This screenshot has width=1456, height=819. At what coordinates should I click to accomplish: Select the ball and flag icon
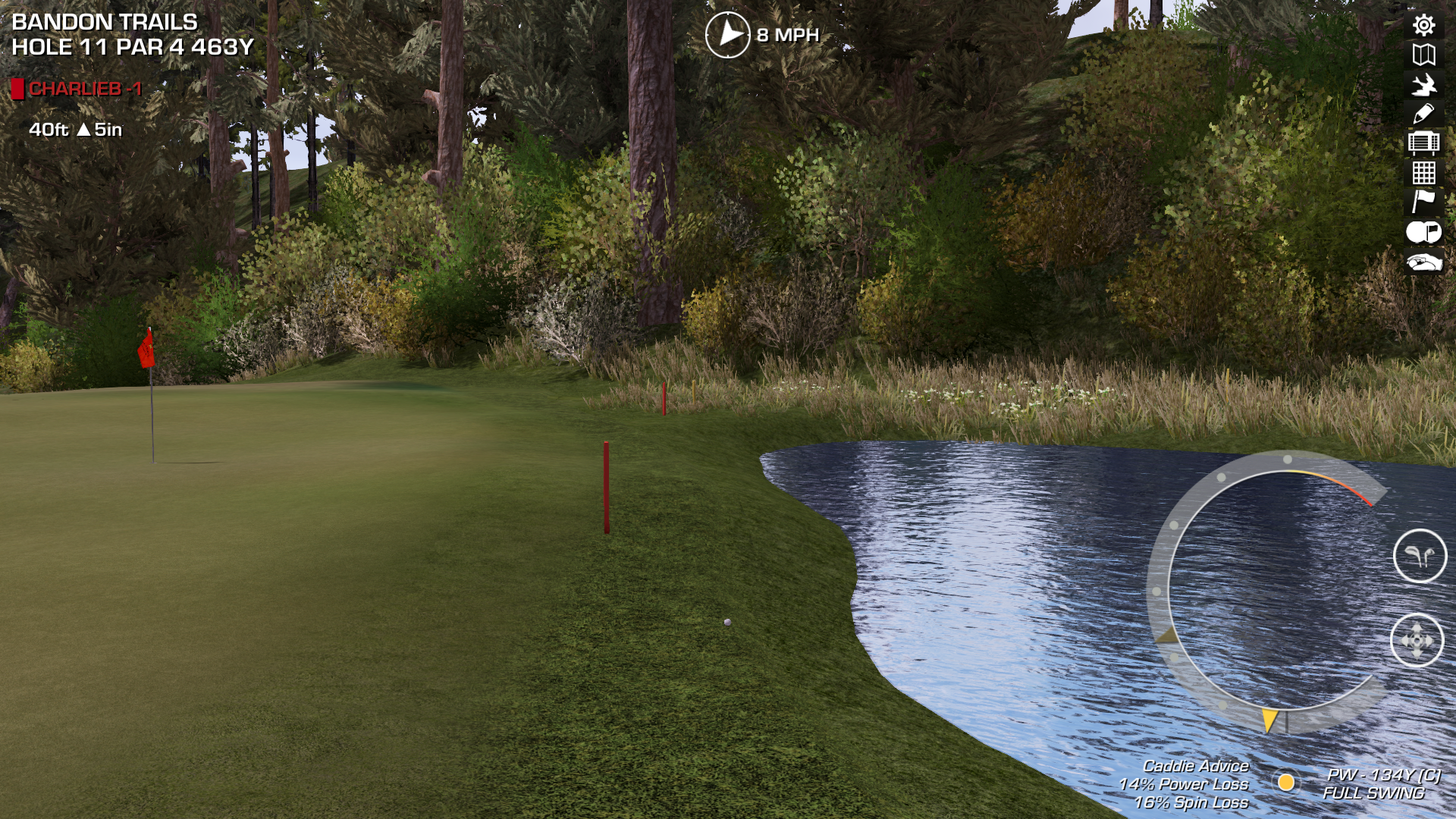point(1423,232)
